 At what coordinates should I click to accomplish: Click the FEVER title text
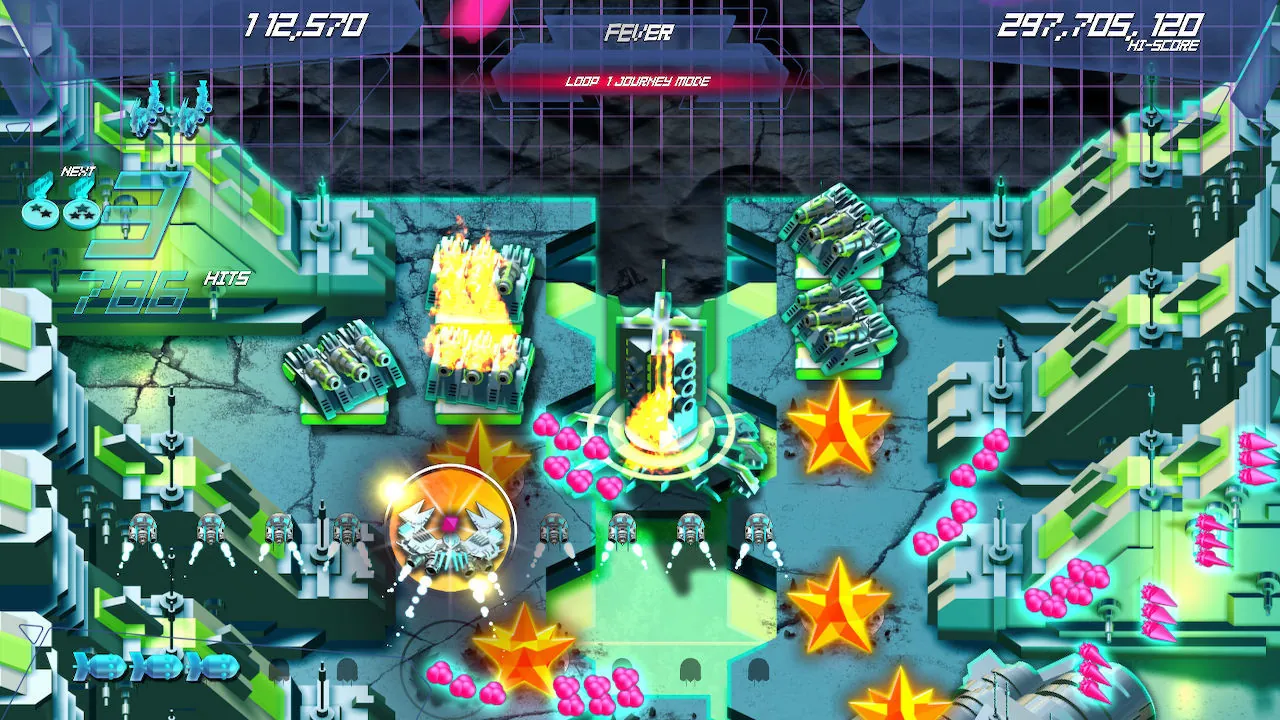(x=640, y=33)
